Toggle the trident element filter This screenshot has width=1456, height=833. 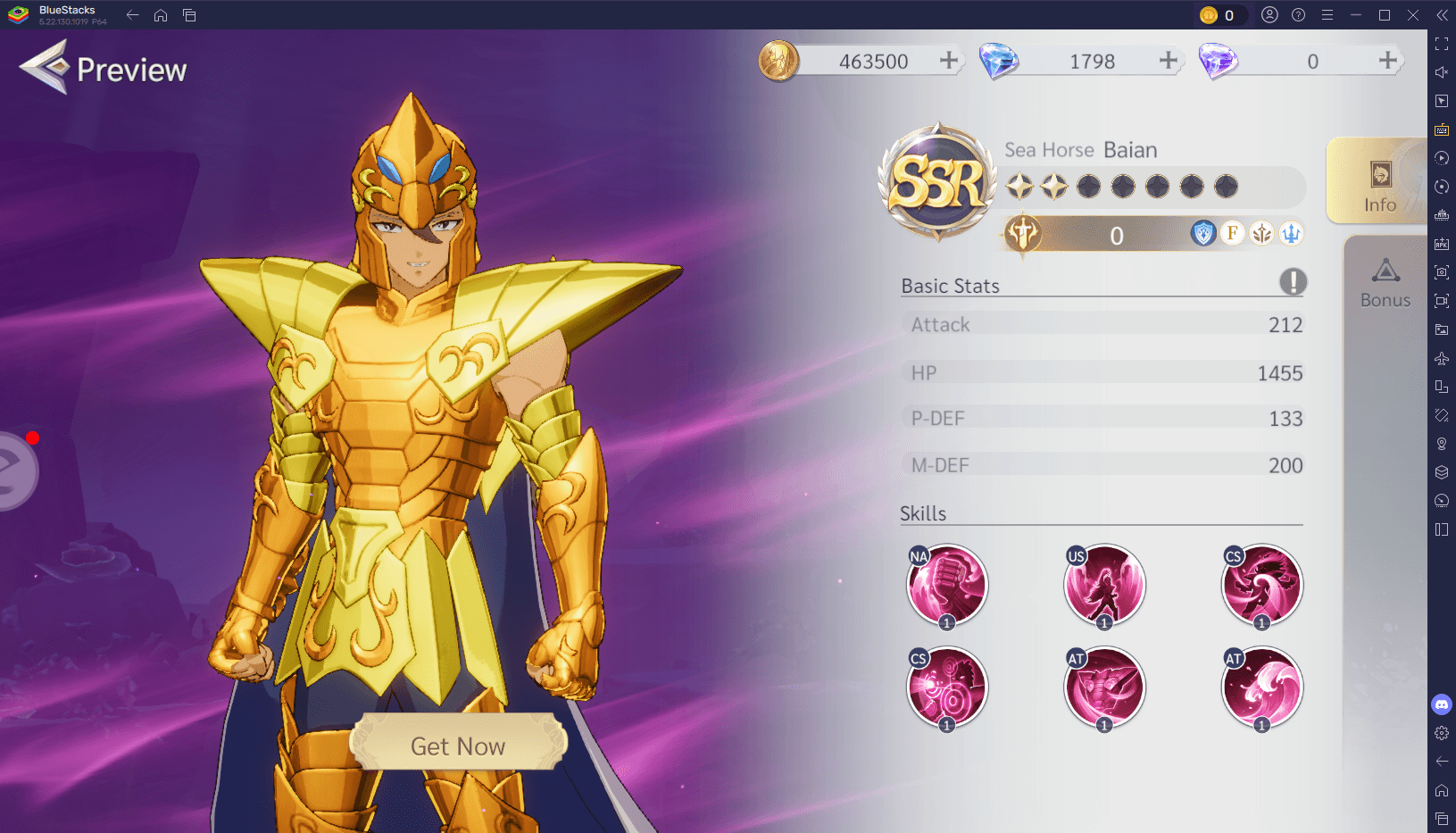tap(1291, 233)
